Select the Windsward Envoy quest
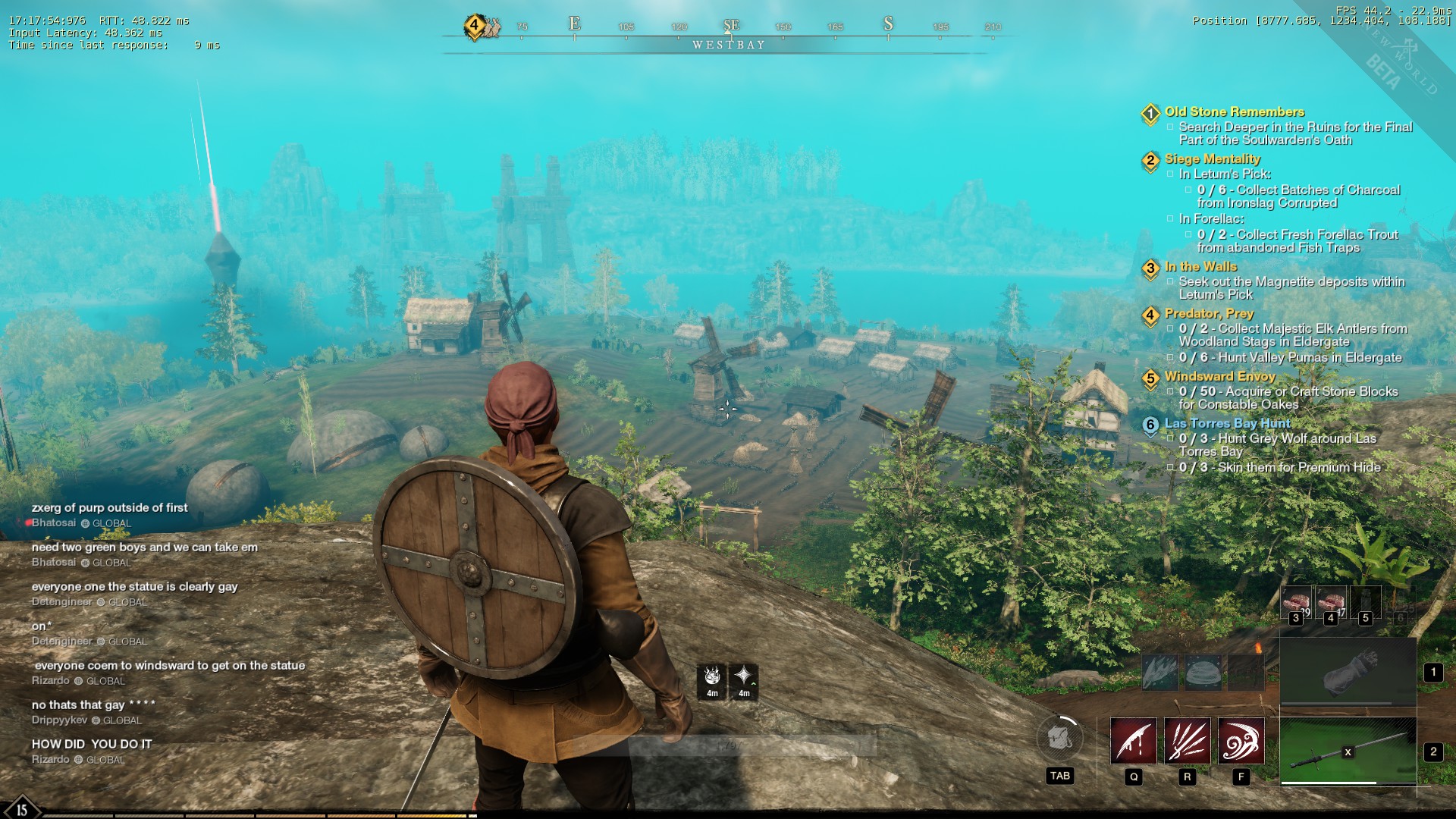Screen dimensions: 1456x819 click(1219, 377)
